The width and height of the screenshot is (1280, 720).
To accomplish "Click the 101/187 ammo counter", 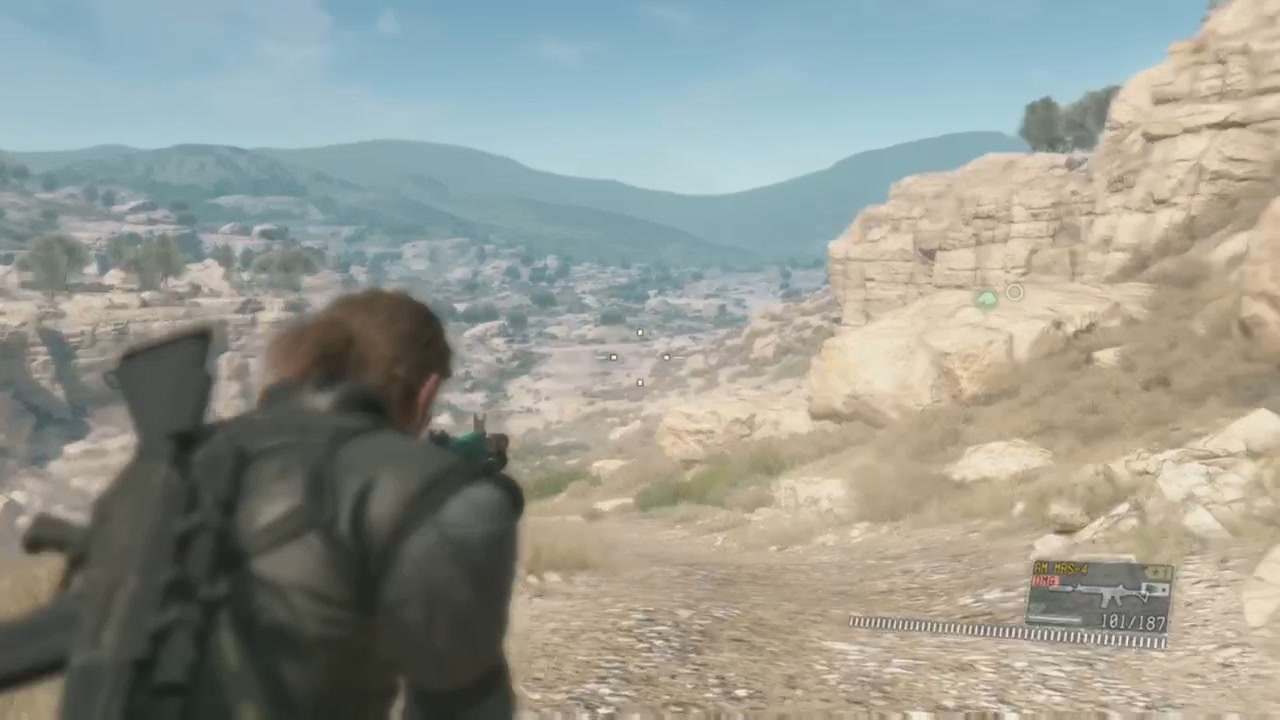I will 1132,621.
